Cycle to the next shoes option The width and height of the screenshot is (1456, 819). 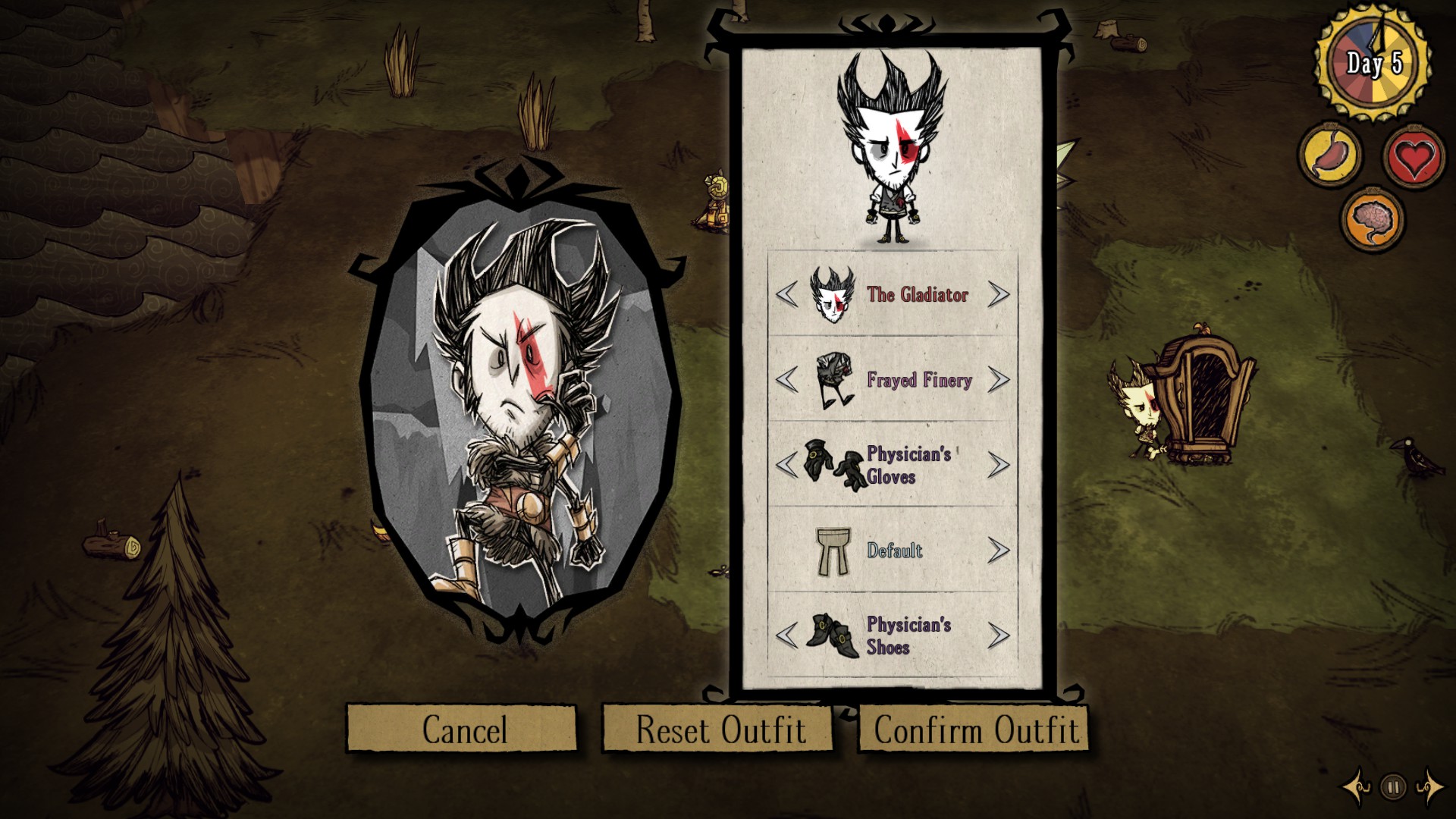tap(1000, 637)
